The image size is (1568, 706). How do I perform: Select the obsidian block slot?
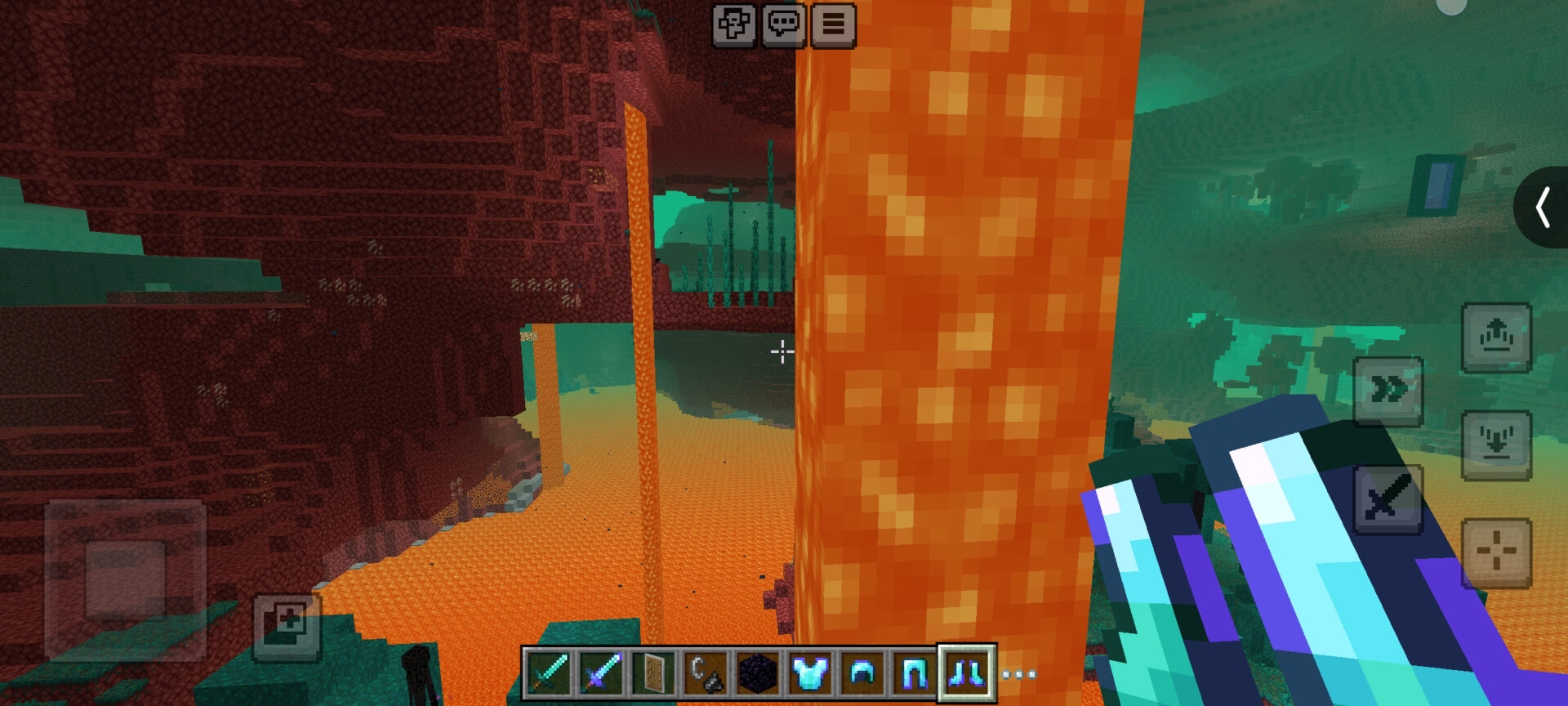click(x=757, y=673)
